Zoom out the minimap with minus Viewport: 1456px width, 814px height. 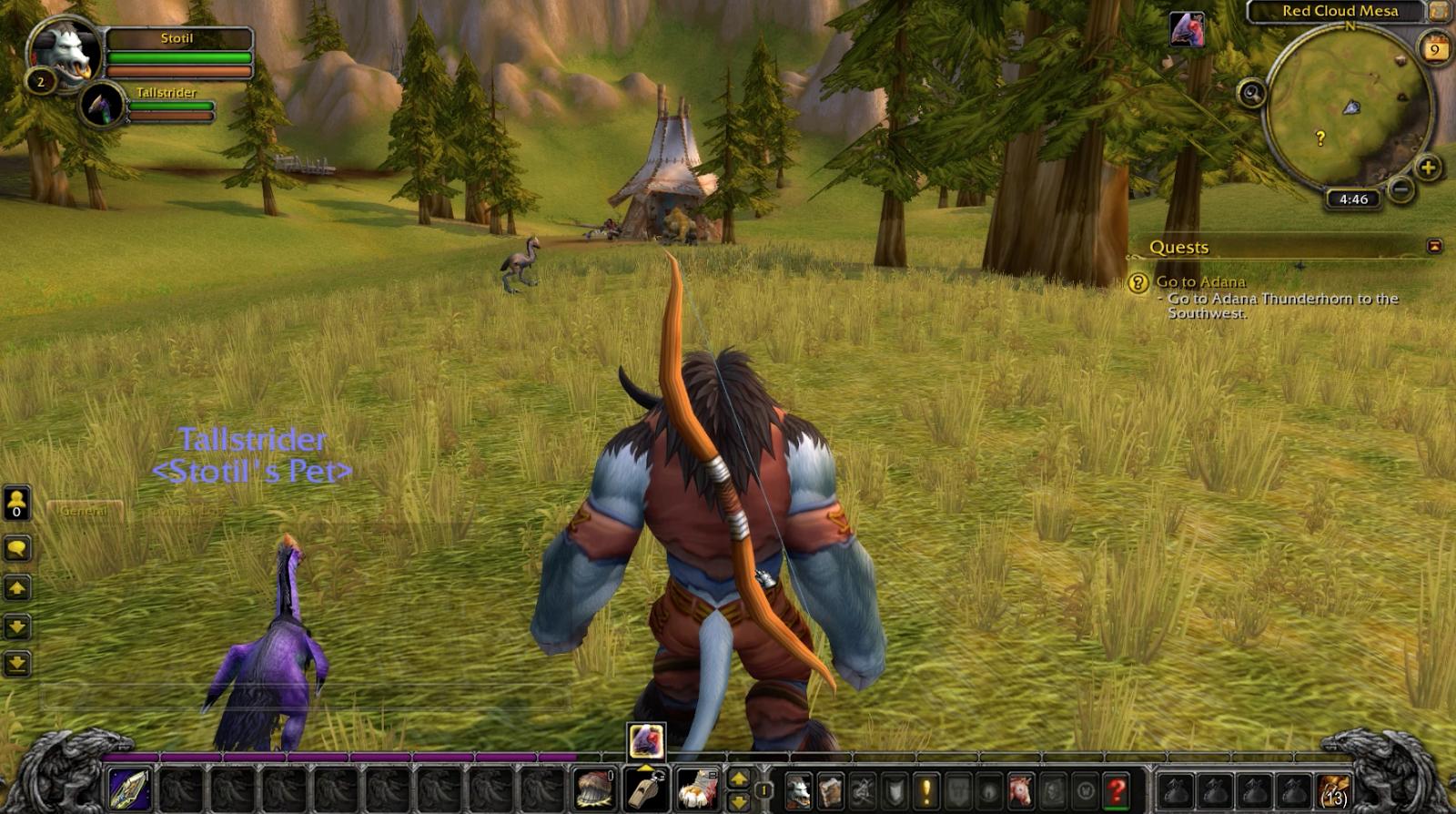(x=1401, y=189)
